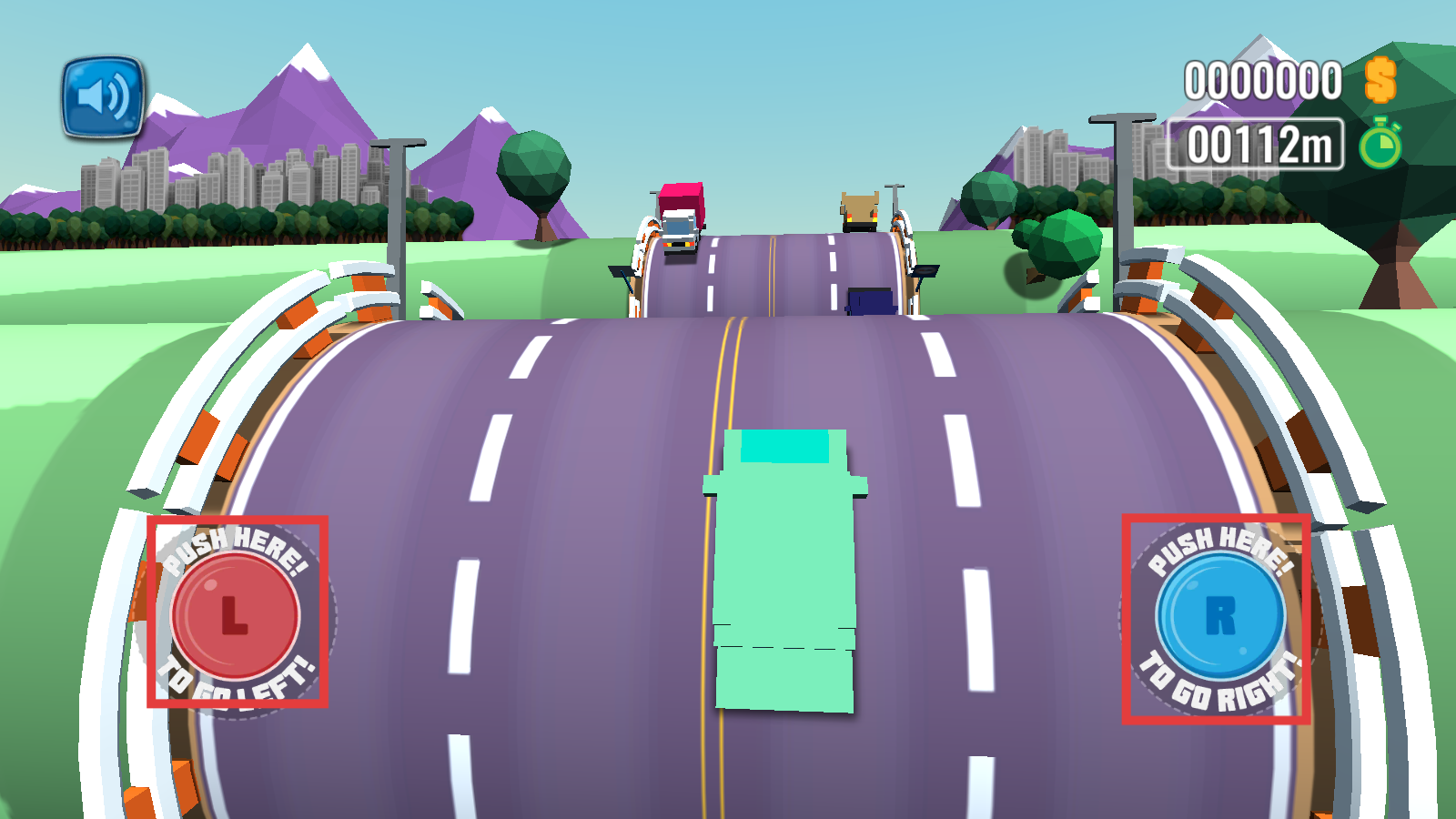1456x819 pixels.
Task: Tap the red L button to go left
Action: point(235,615)
